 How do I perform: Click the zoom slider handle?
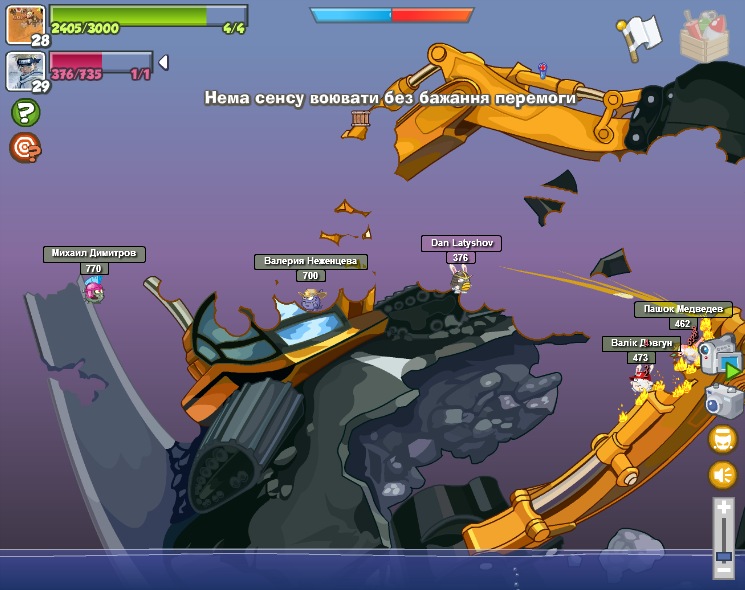723,555
